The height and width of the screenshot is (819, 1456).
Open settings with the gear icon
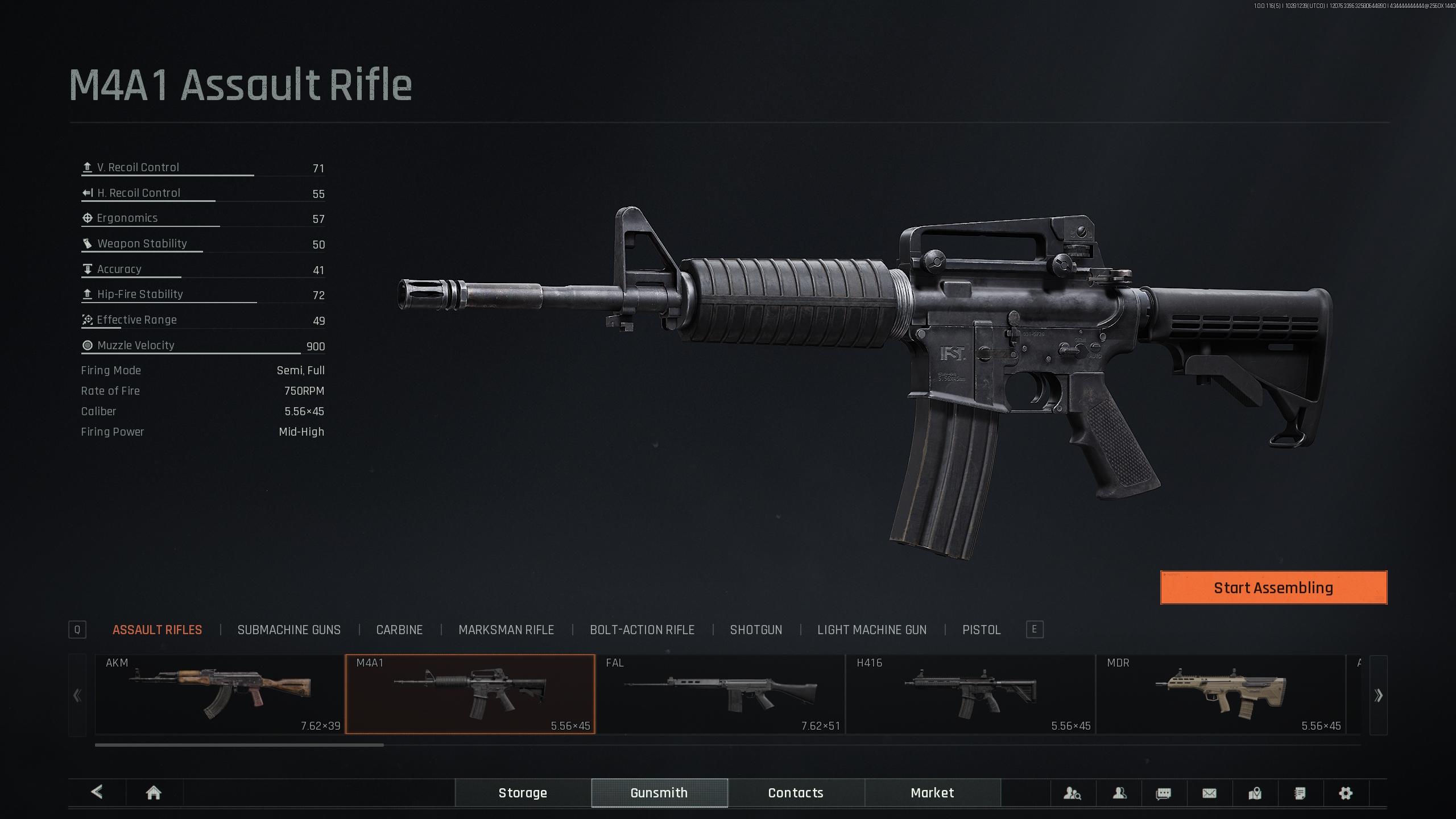1346,793
